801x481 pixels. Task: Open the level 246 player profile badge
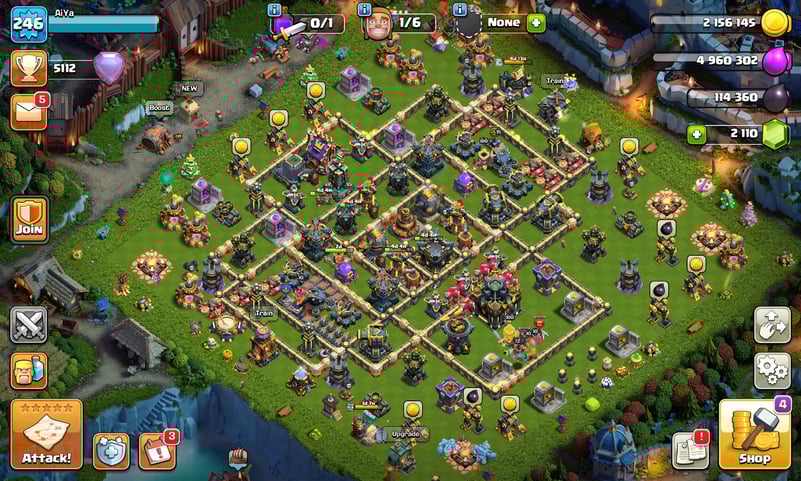(28, 23)
